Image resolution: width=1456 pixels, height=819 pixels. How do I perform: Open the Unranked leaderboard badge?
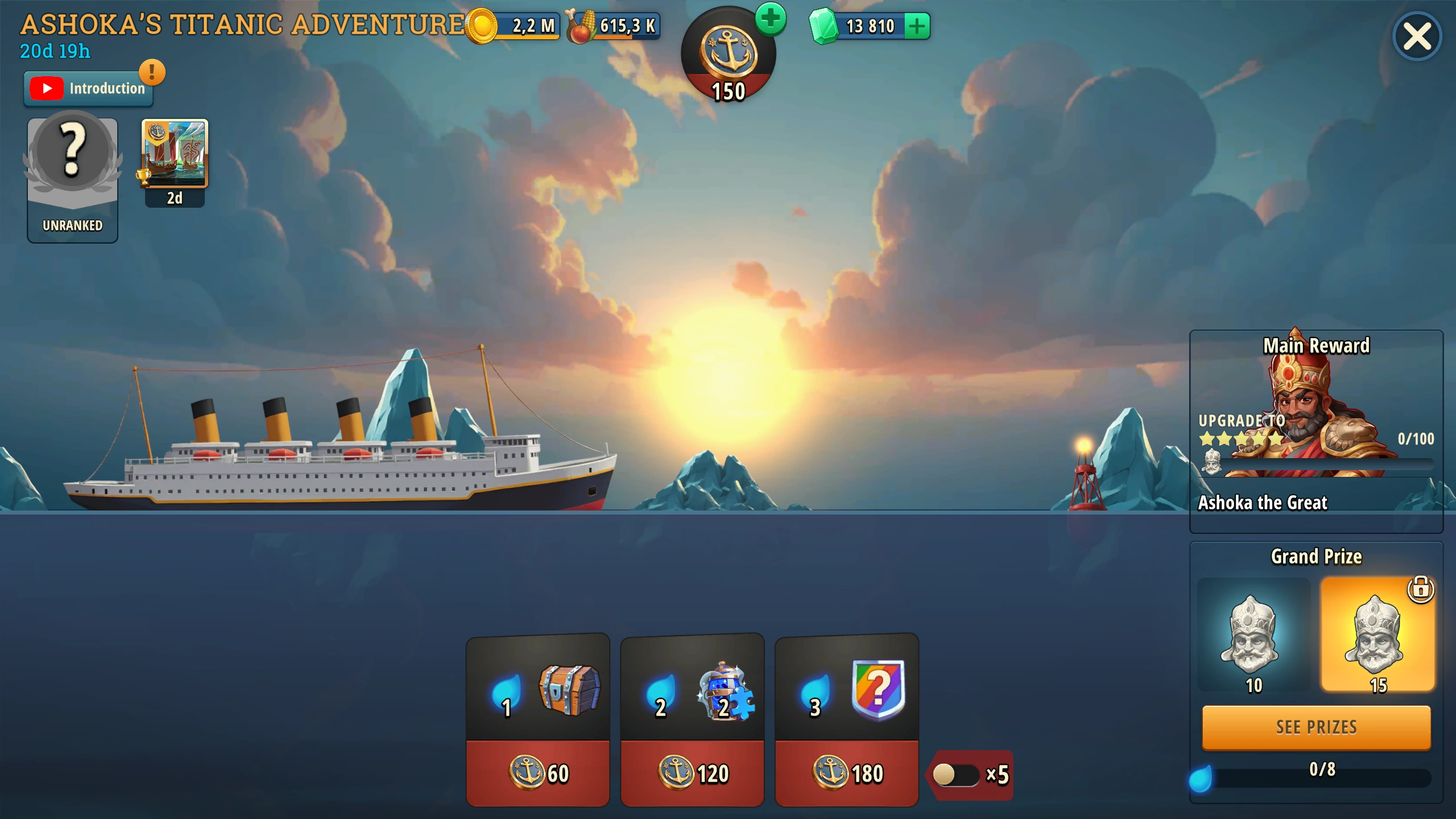click(x=72, y=179)
